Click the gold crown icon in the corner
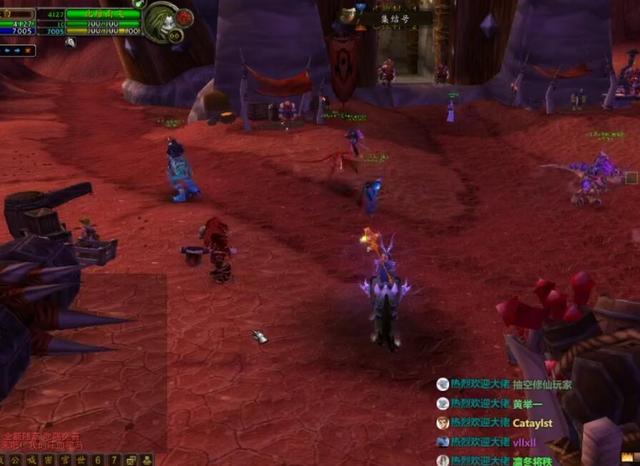 [627, 458]
